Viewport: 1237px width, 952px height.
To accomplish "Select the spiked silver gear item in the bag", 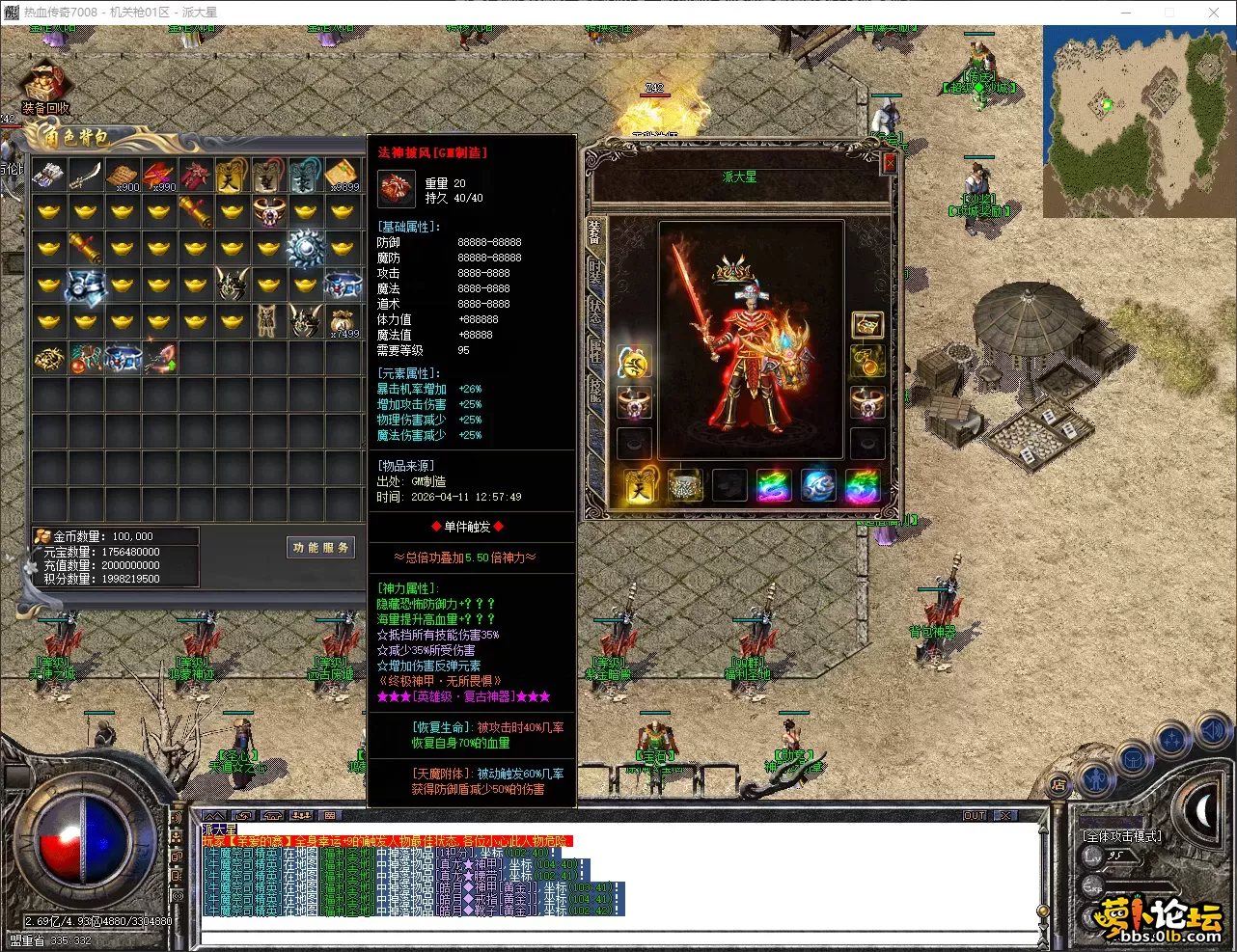I will (x=305, y=249).
